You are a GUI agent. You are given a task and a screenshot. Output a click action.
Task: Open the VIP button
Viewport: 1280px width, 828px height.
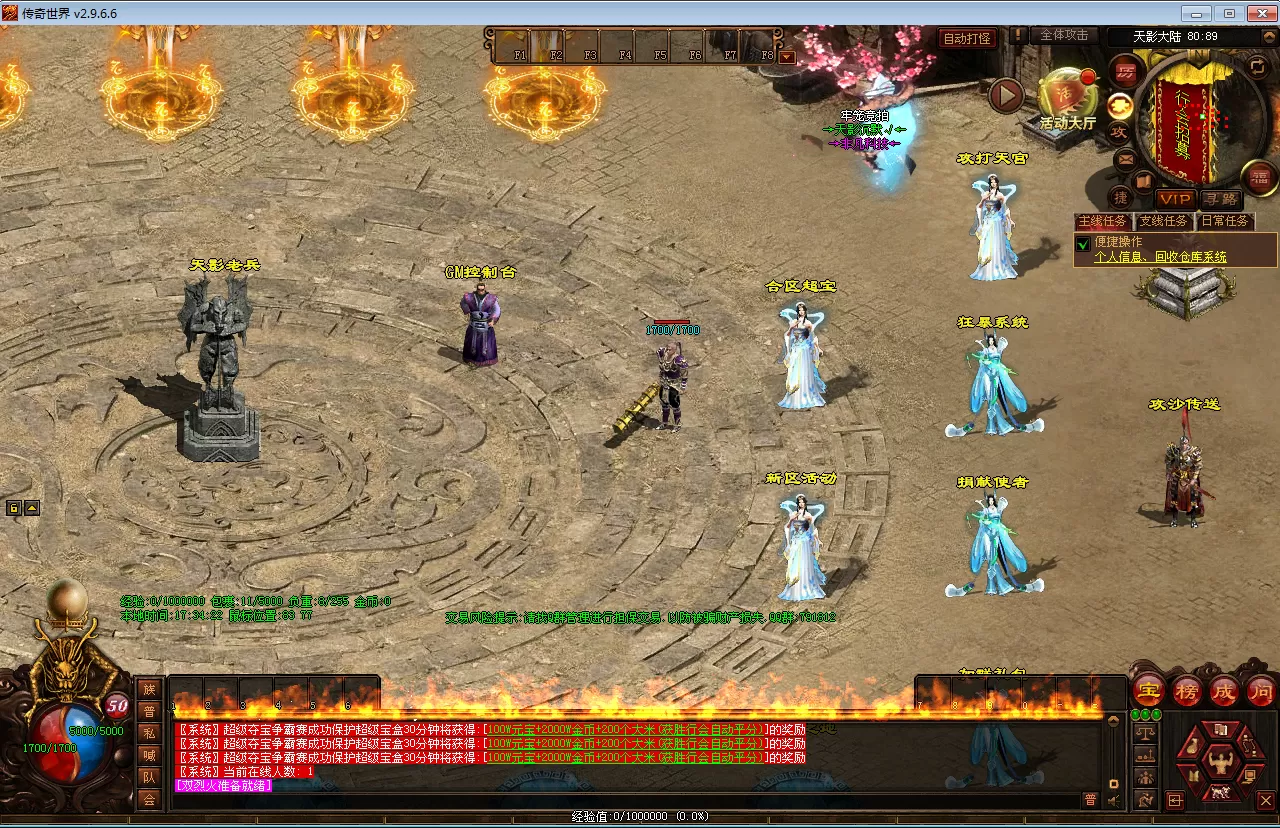coord(1175,200)
